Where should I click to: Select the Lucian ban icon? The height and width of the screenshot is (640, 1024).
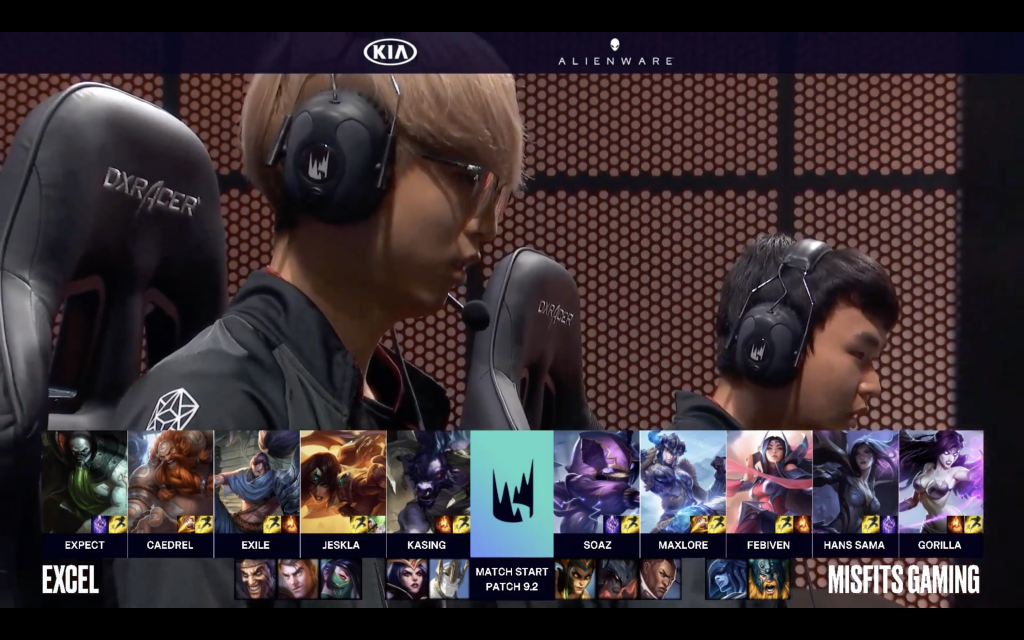click(x=660, y=579)
